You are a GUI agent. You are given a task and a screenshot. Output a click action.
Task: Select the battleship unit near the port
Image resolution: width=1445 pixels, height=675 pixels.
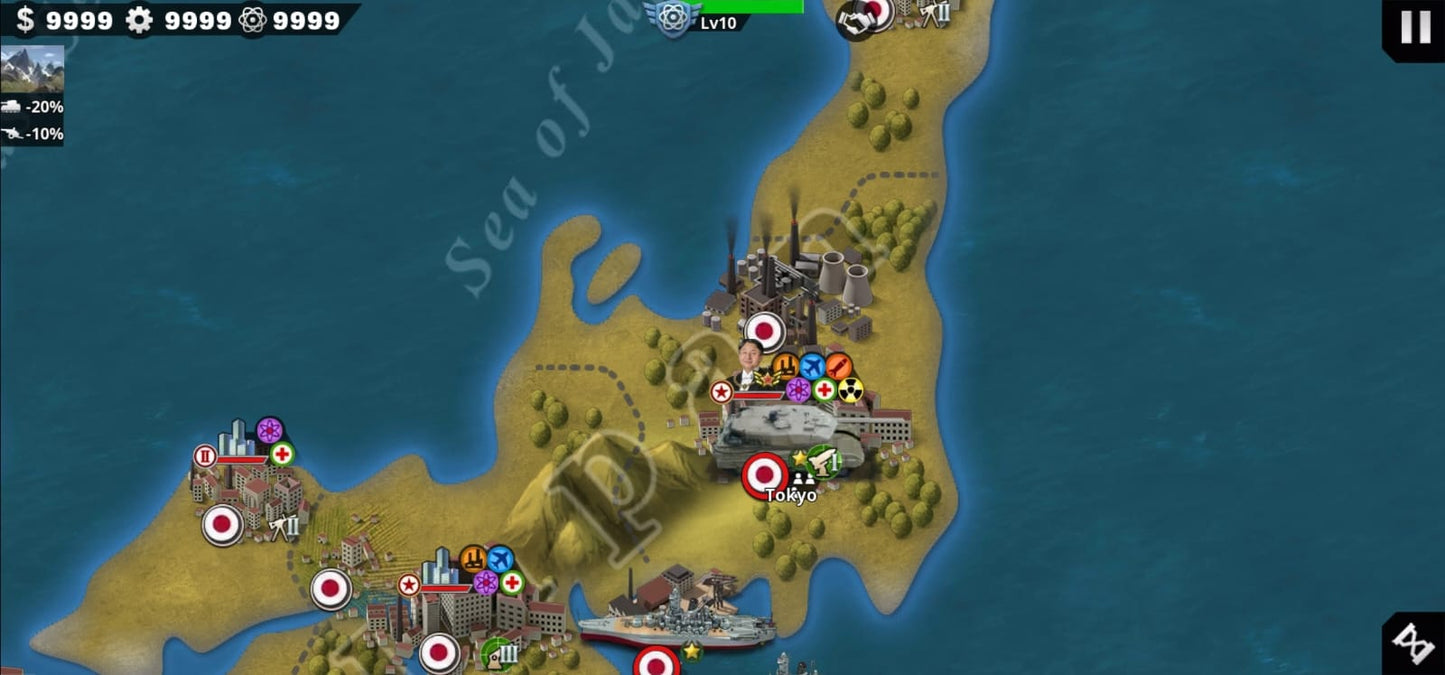click(678, 620)
